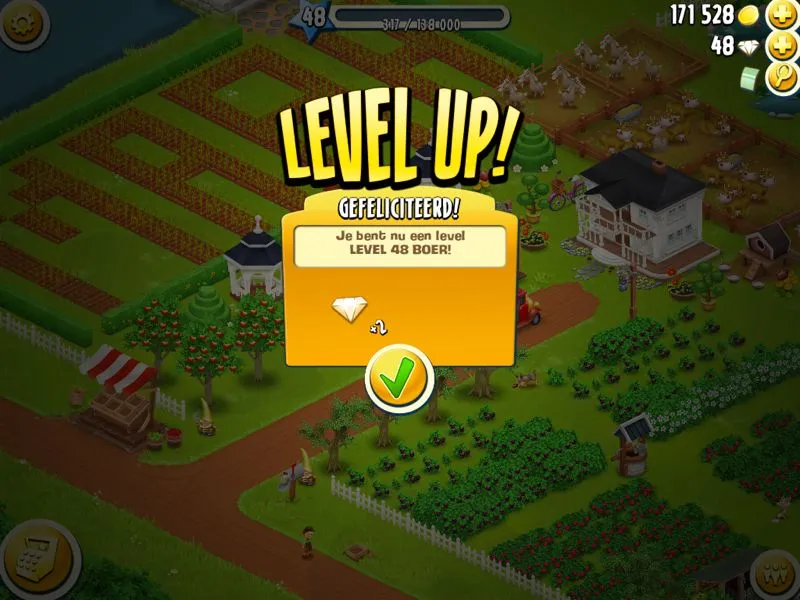Confirm level up with the green checkmark
Screen dimensions: 800x600
[399, 377]
